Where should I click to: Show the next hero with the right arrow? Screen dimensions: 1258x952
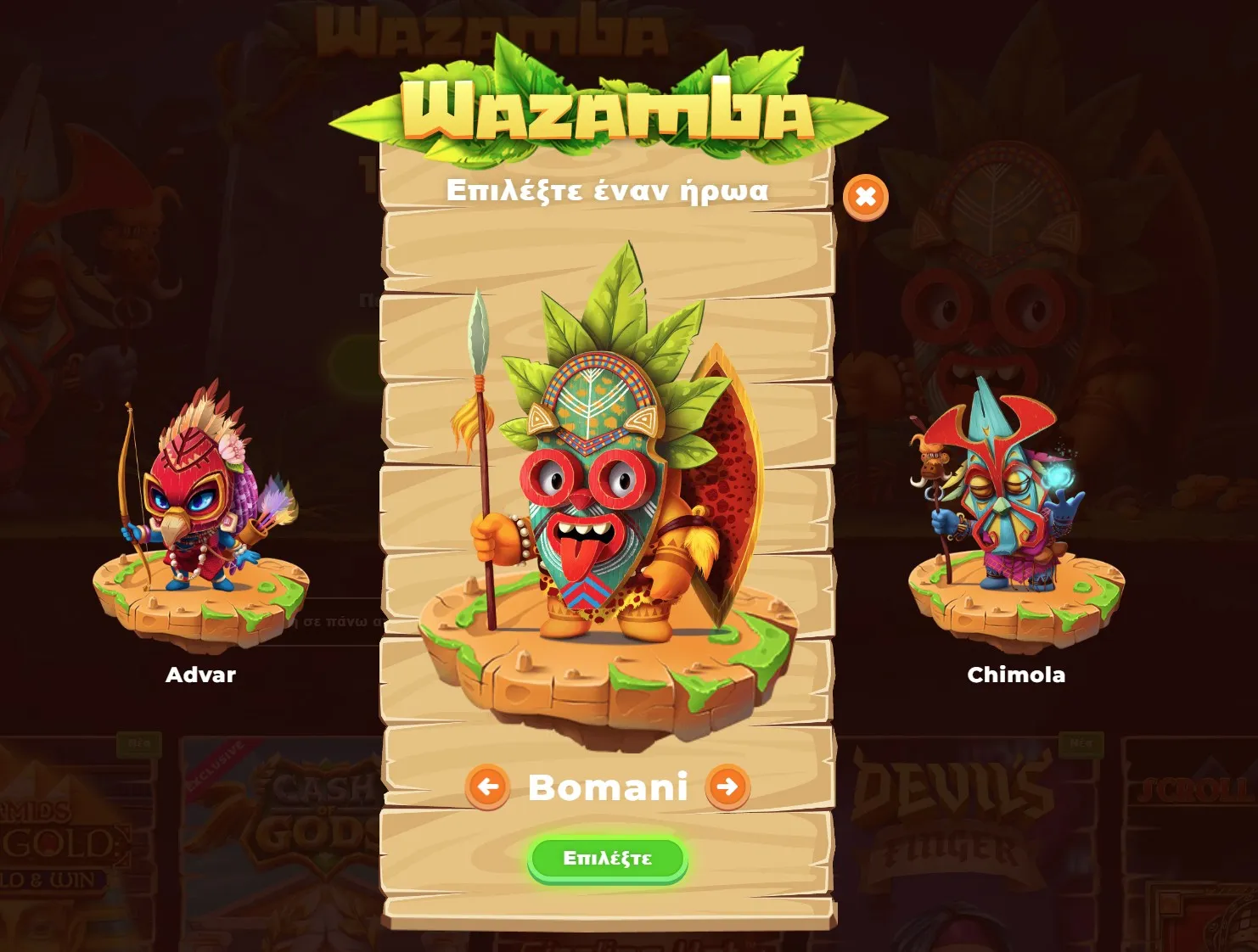[x=727, y=787]
